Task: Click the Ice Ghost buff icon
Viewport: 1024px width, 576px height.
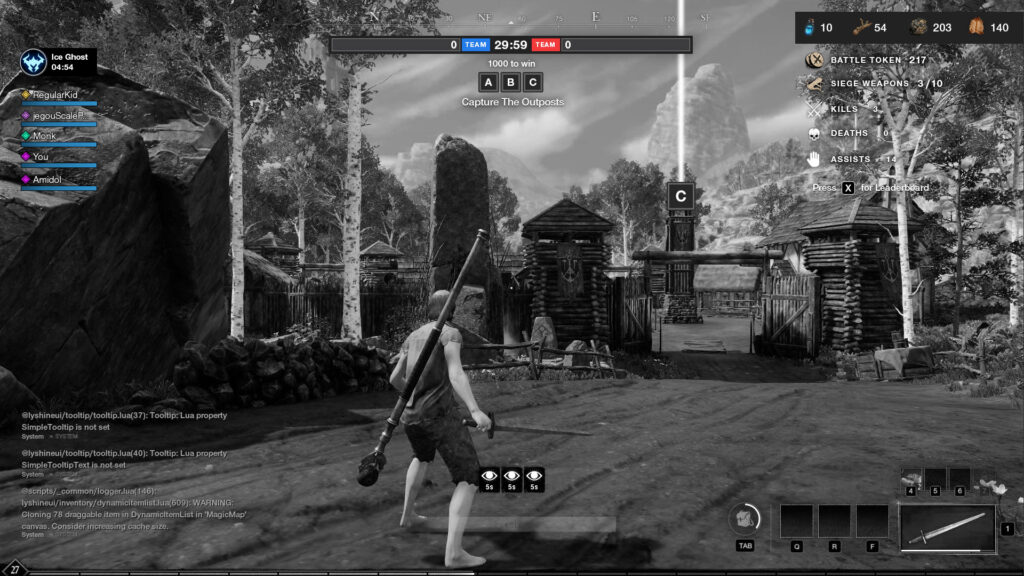Action: [34, 62]
